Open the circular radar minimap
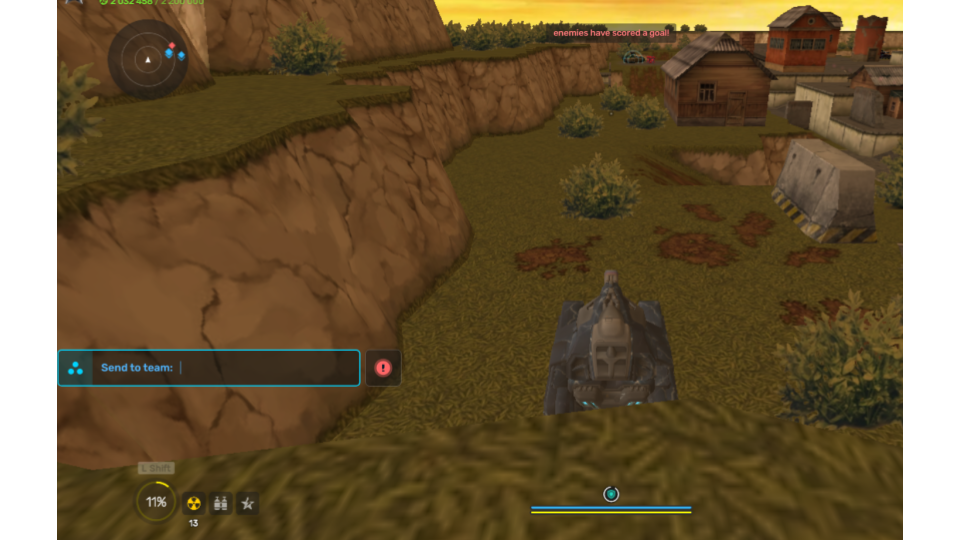960x540 pixels. [x=148, y=59]
